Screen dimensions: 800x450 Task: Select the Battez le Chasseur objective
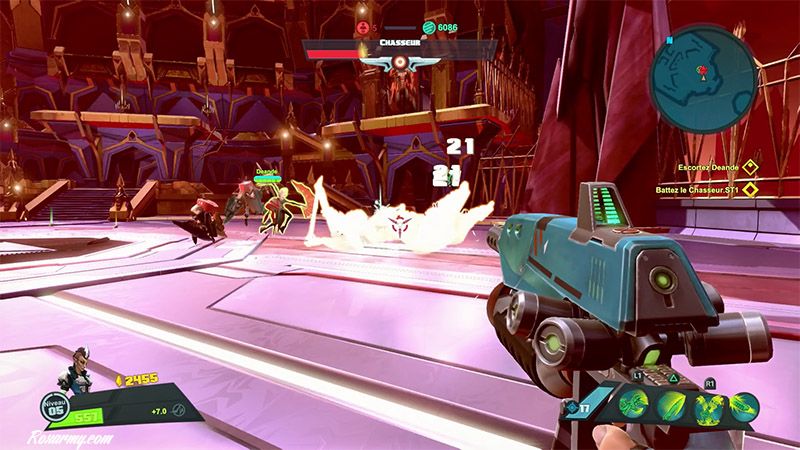pos(714,187)
